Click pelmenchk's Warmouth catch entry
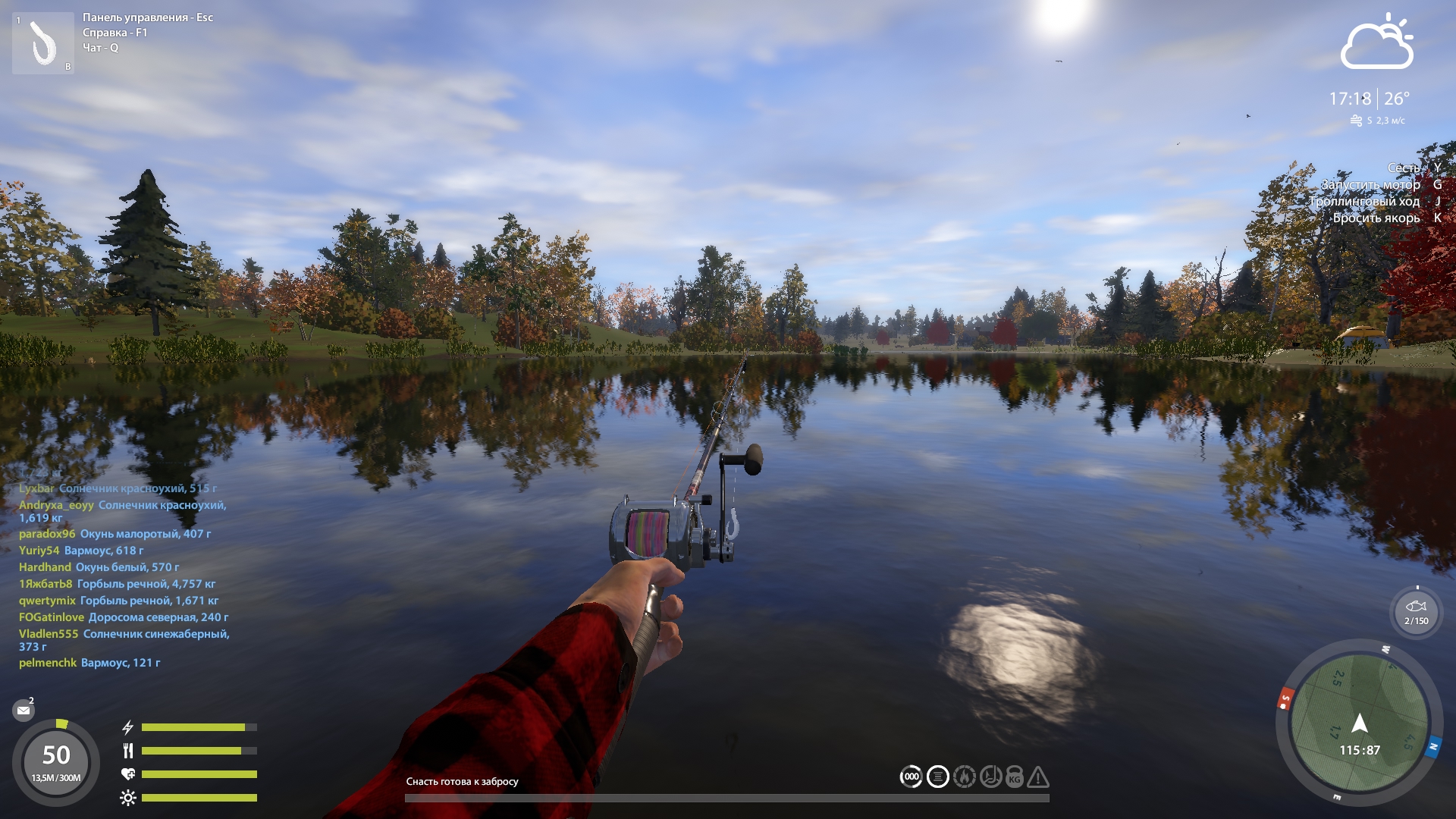The height and width of the screenshot is (819, 1456). pyautogui.click(x=89, y=663)
